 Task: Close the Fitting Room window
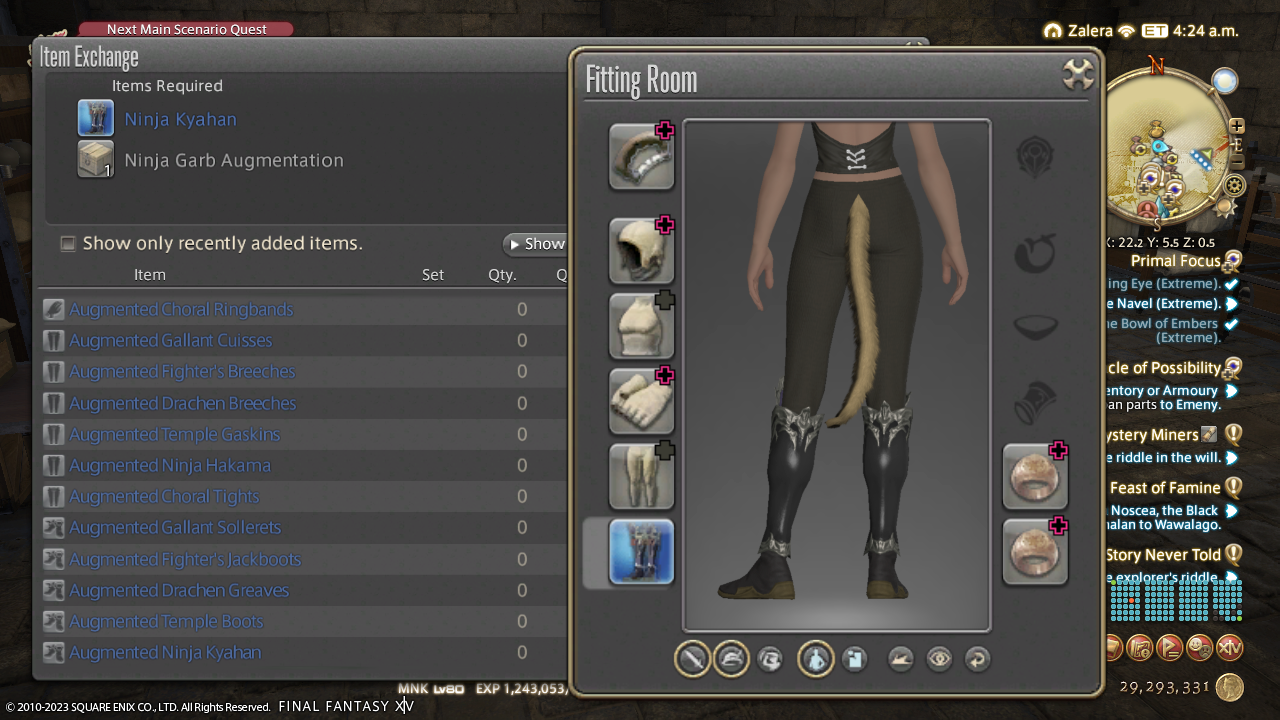click(x=1077, y=75)
